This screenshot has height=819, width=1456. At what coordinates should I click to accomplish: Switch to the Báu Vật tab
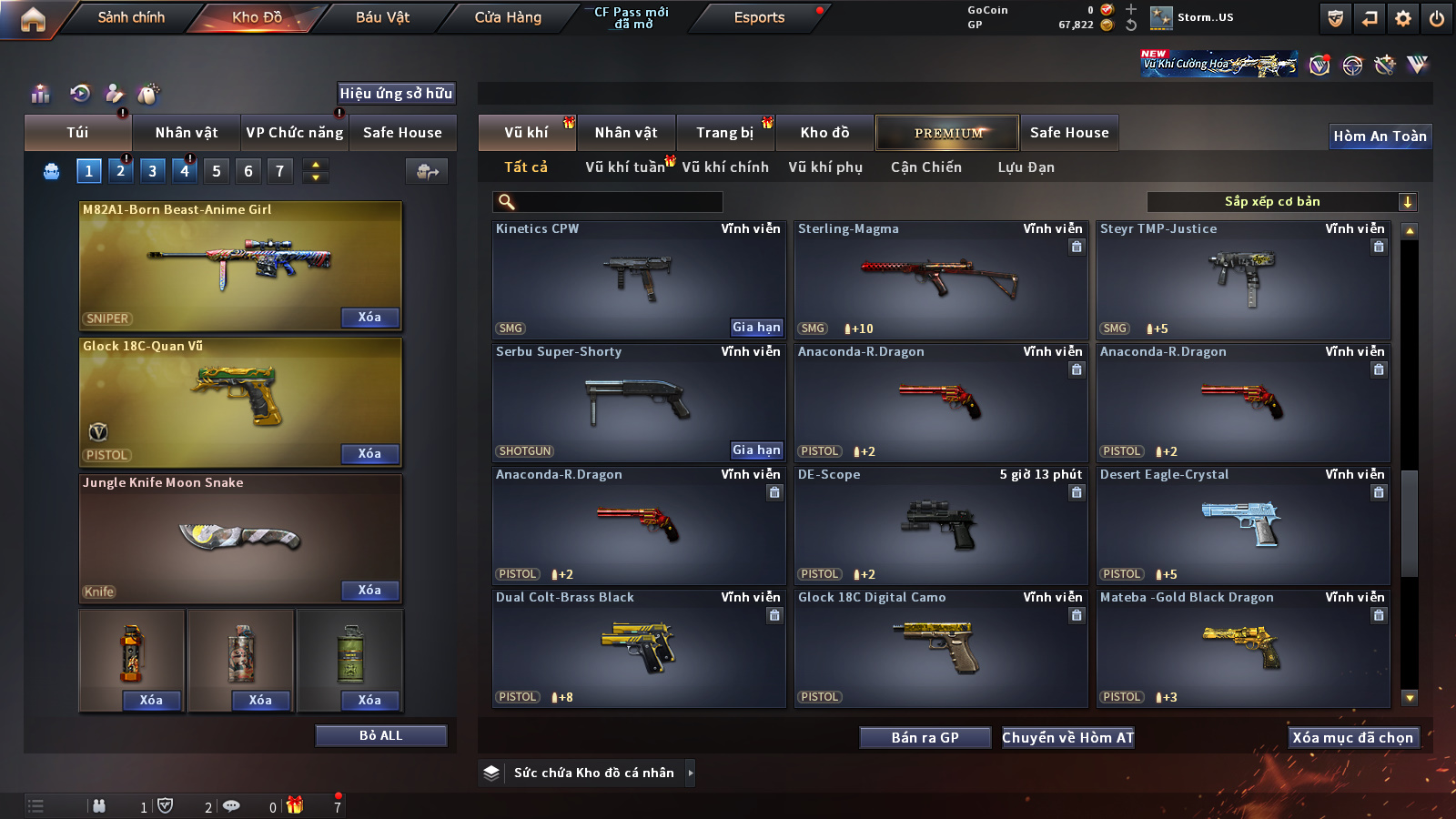coord(382,17)
